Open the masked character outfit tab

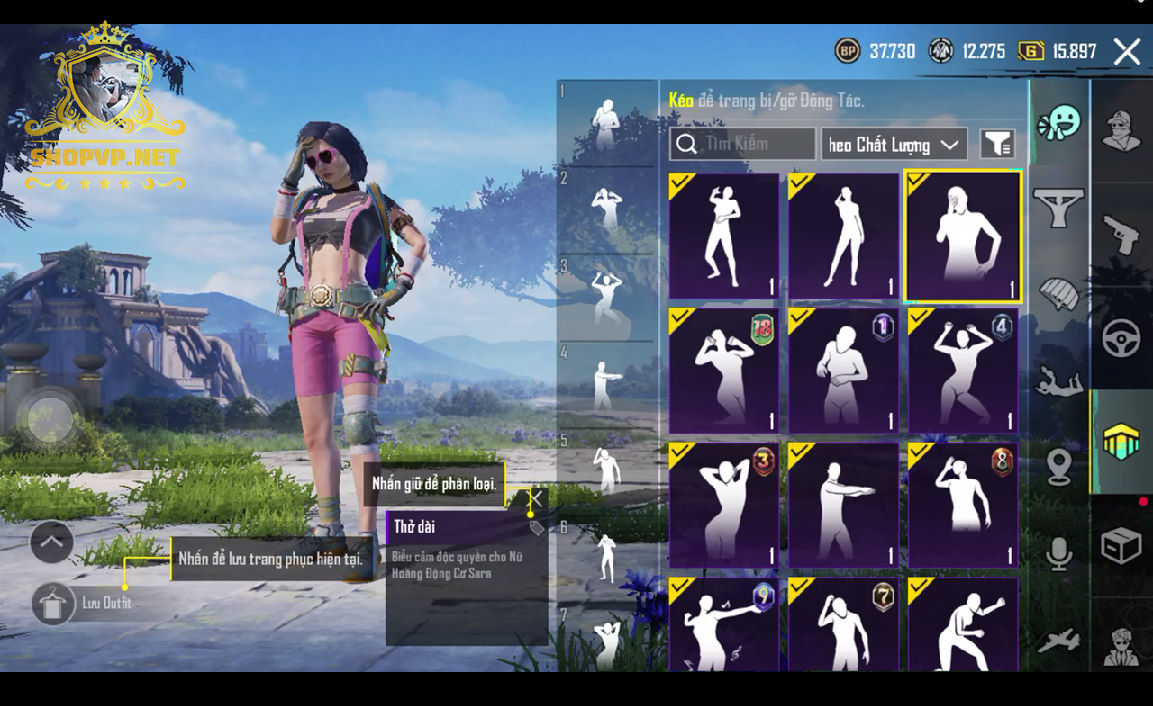1121,130
